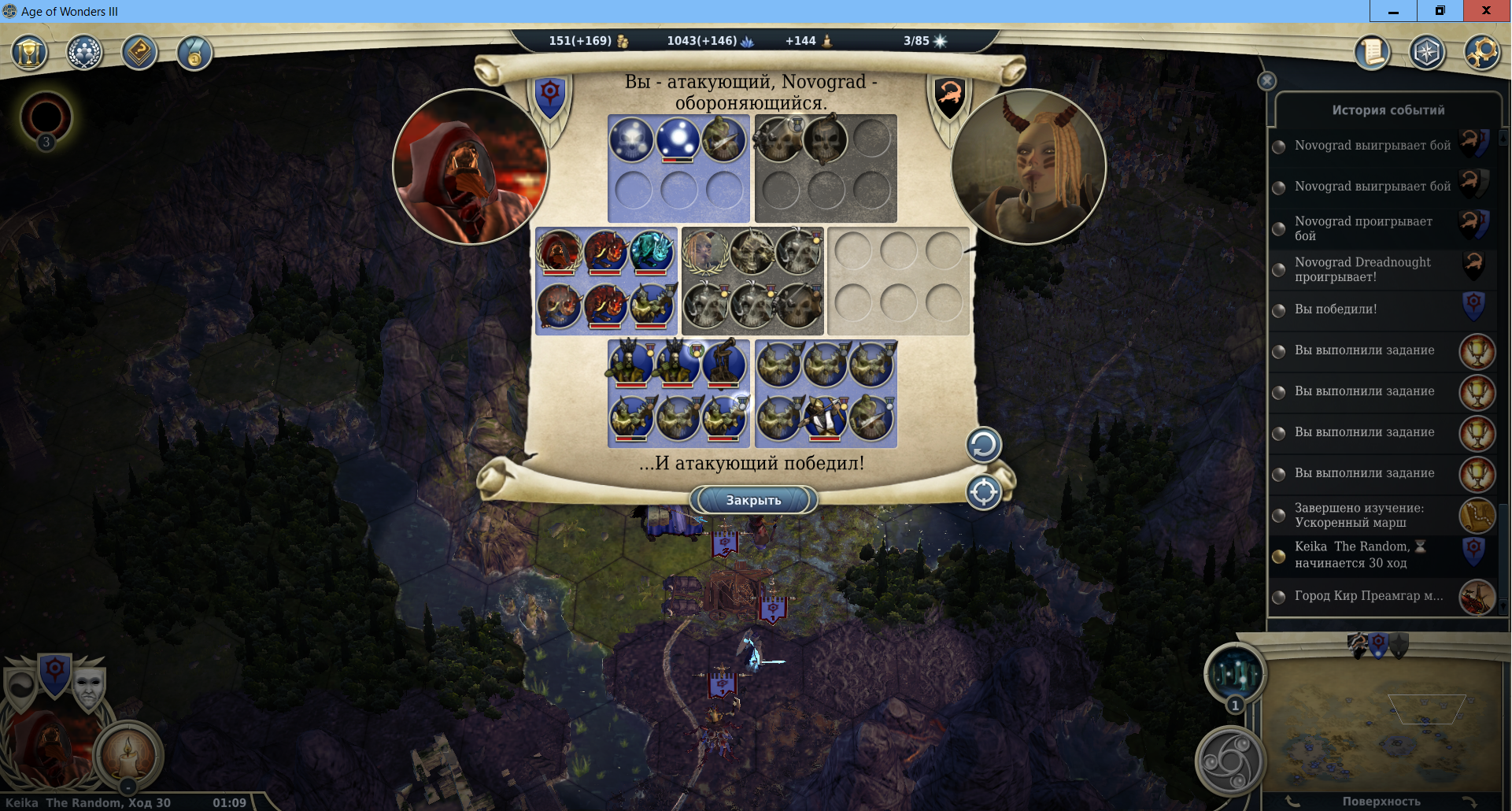Select the "Город Кир Преамгар" event entry
This screenshot has height=811, width=1512.
pyautogui.click(x=1369, y=596)
